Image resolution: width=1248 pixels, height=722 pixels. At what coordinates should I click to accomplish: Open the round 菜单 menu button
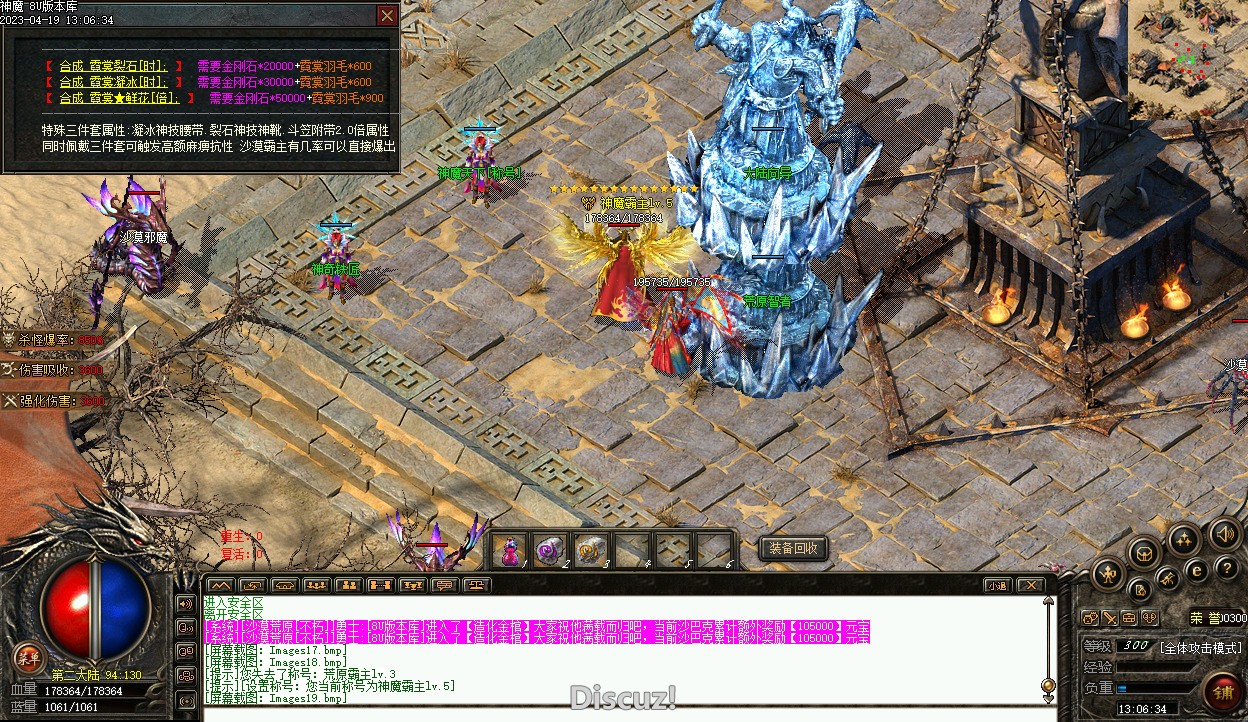click(x=29, y=658)
